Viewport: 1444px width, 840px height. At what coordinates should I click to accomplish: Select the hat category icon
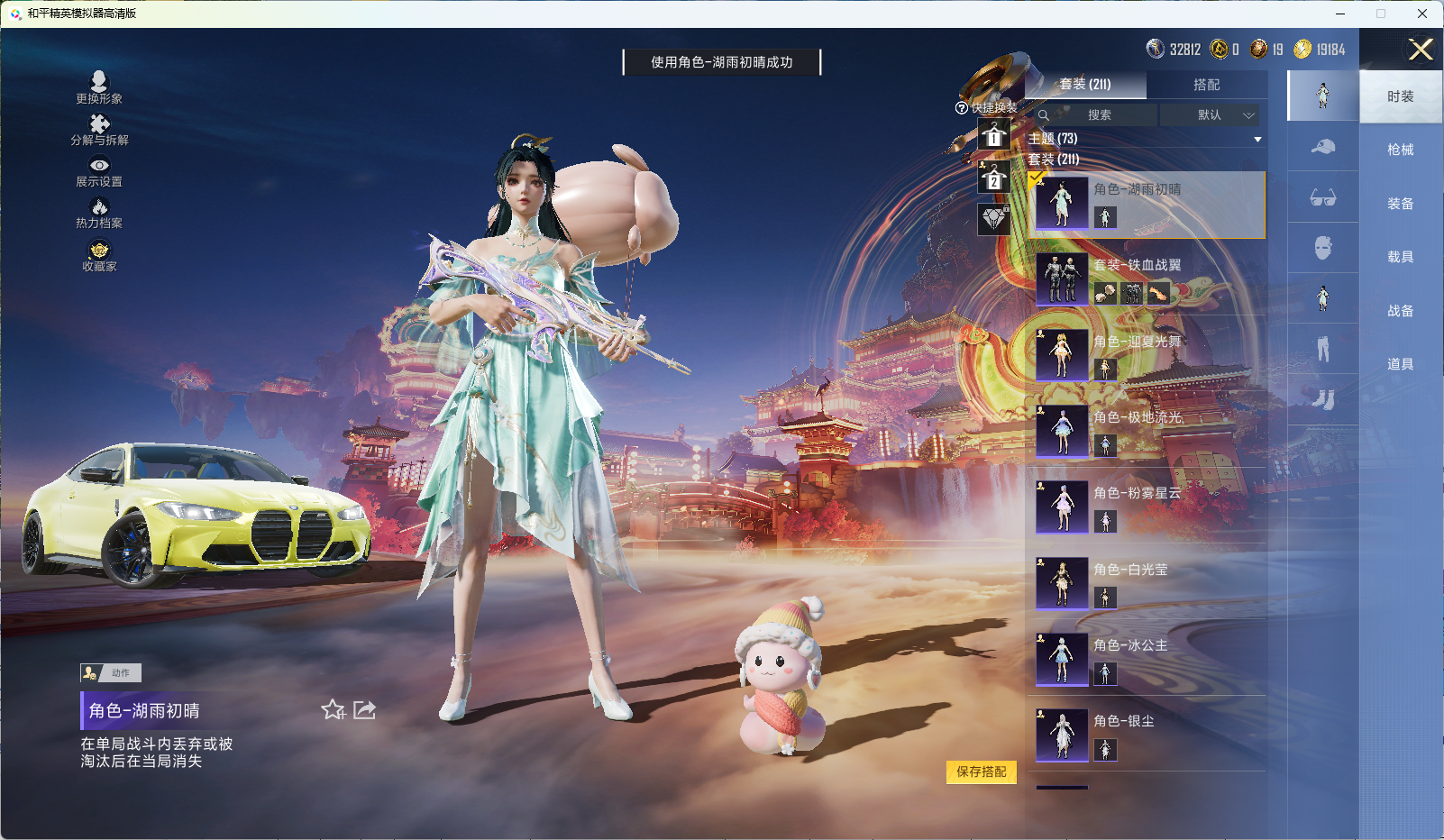click(x=1322, y=147)
